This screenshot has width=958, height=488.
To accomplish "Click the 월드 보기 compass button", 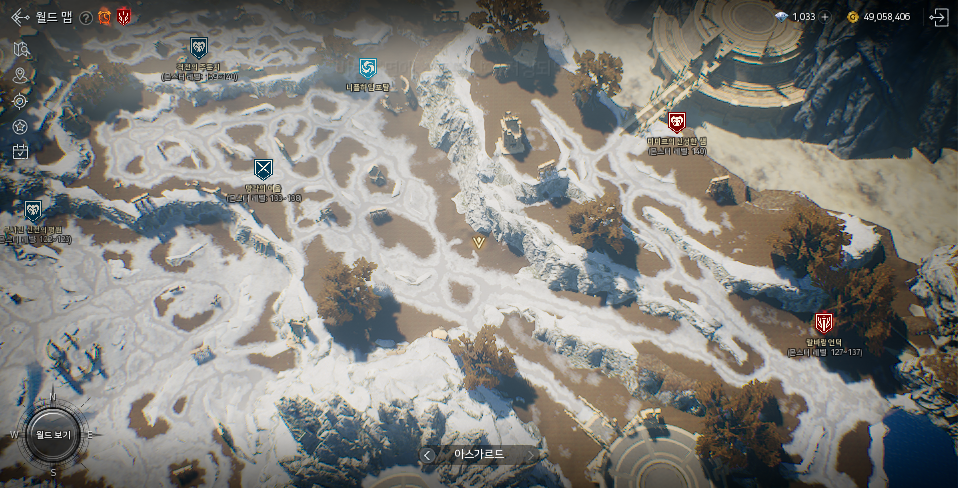I will point(52,435).
